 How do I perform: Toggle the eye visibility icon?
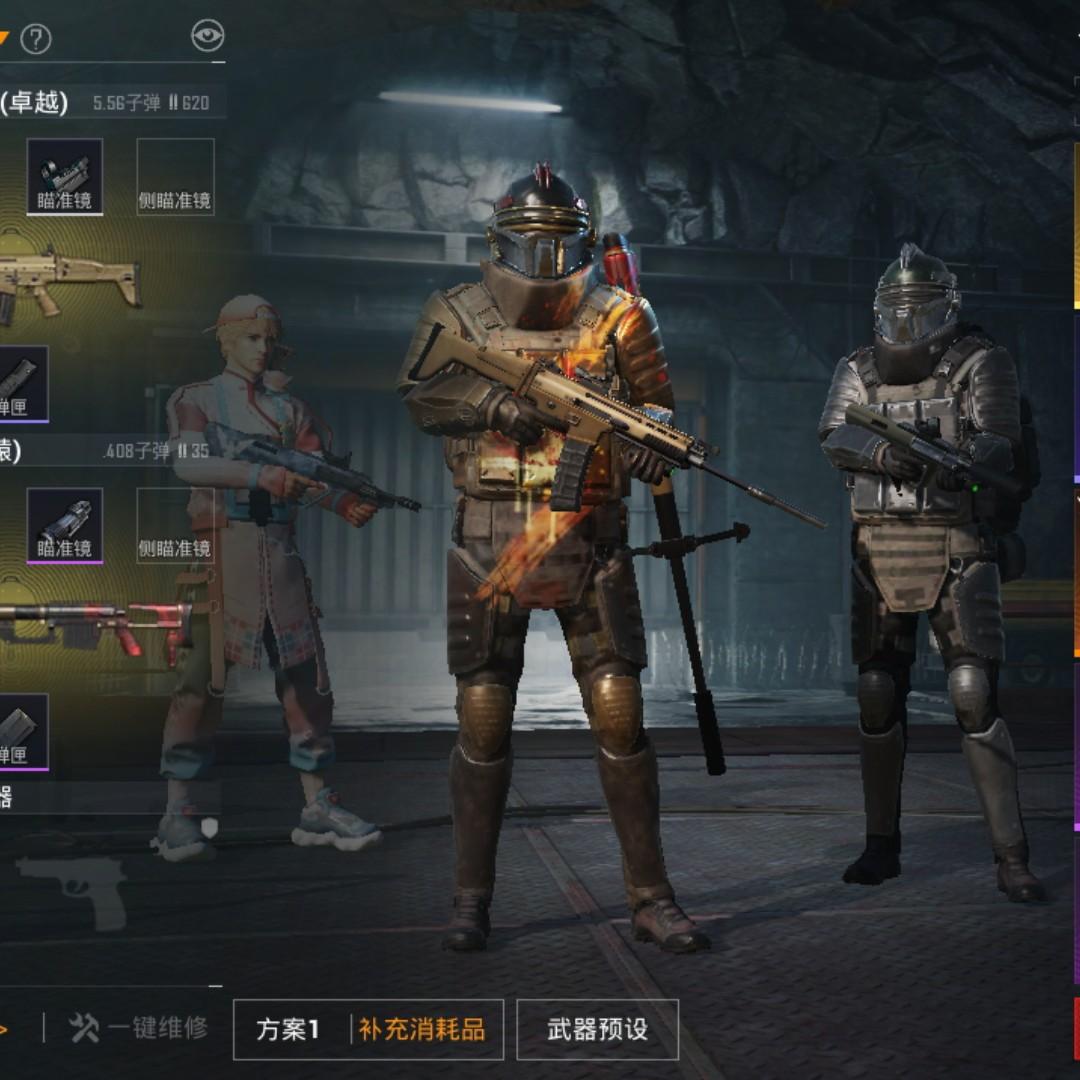pyautogui.click(x=207, y=37)
